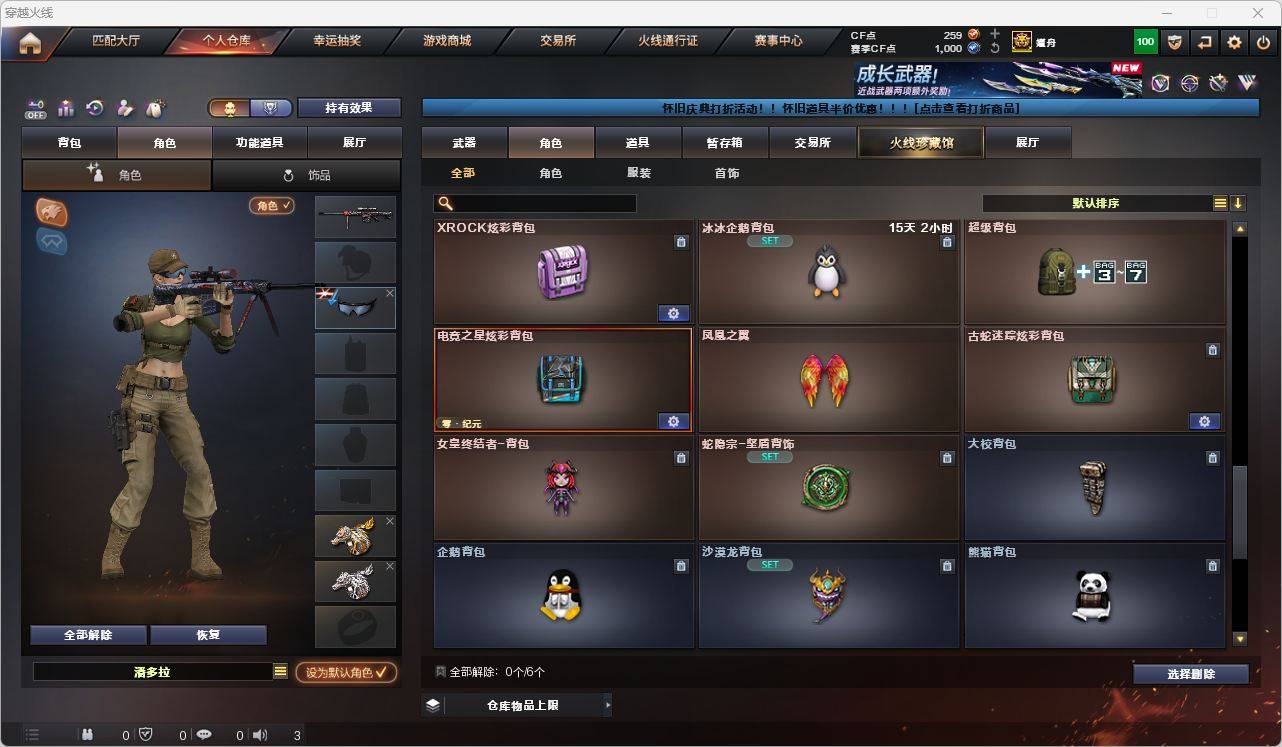Delete 冰冰企鹅背包 via its trash icon
Image resolution: width=1282 pixels, height=747 pixels.
point(947,241)
